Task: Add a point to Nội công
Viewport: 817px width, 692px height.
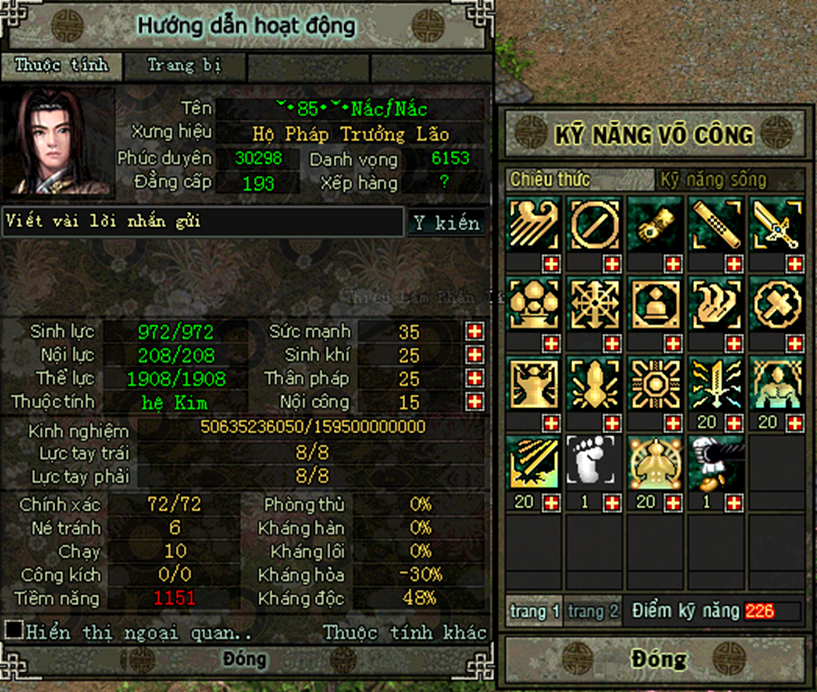Action: [x=474, y=402]
